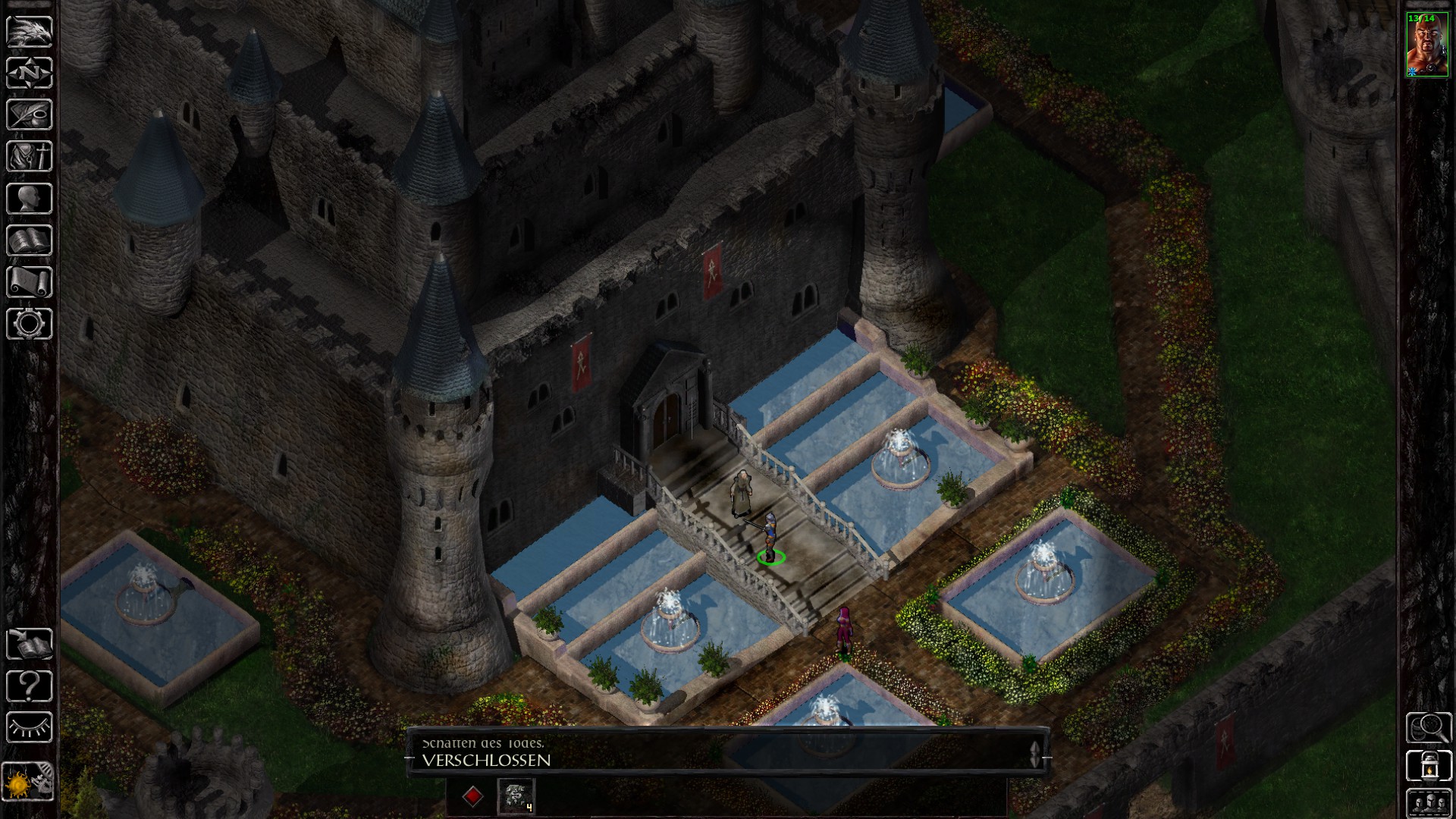Quick save using the book arrow icon
The height and width of the screenshot is (819, 1456).
tap(30, 644)
